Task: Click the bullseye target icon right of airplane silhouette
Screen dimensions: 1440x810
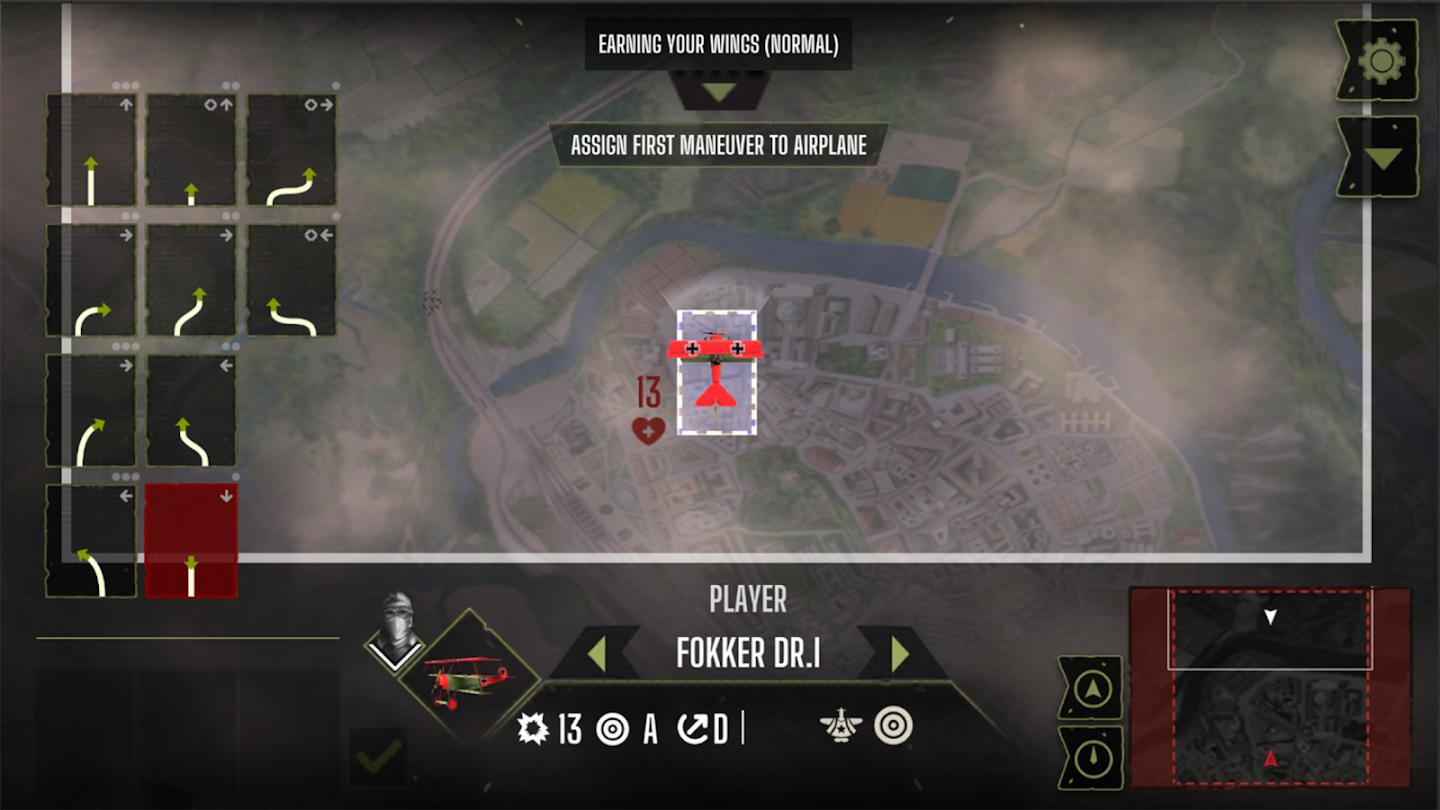Action: pos(892,726)
